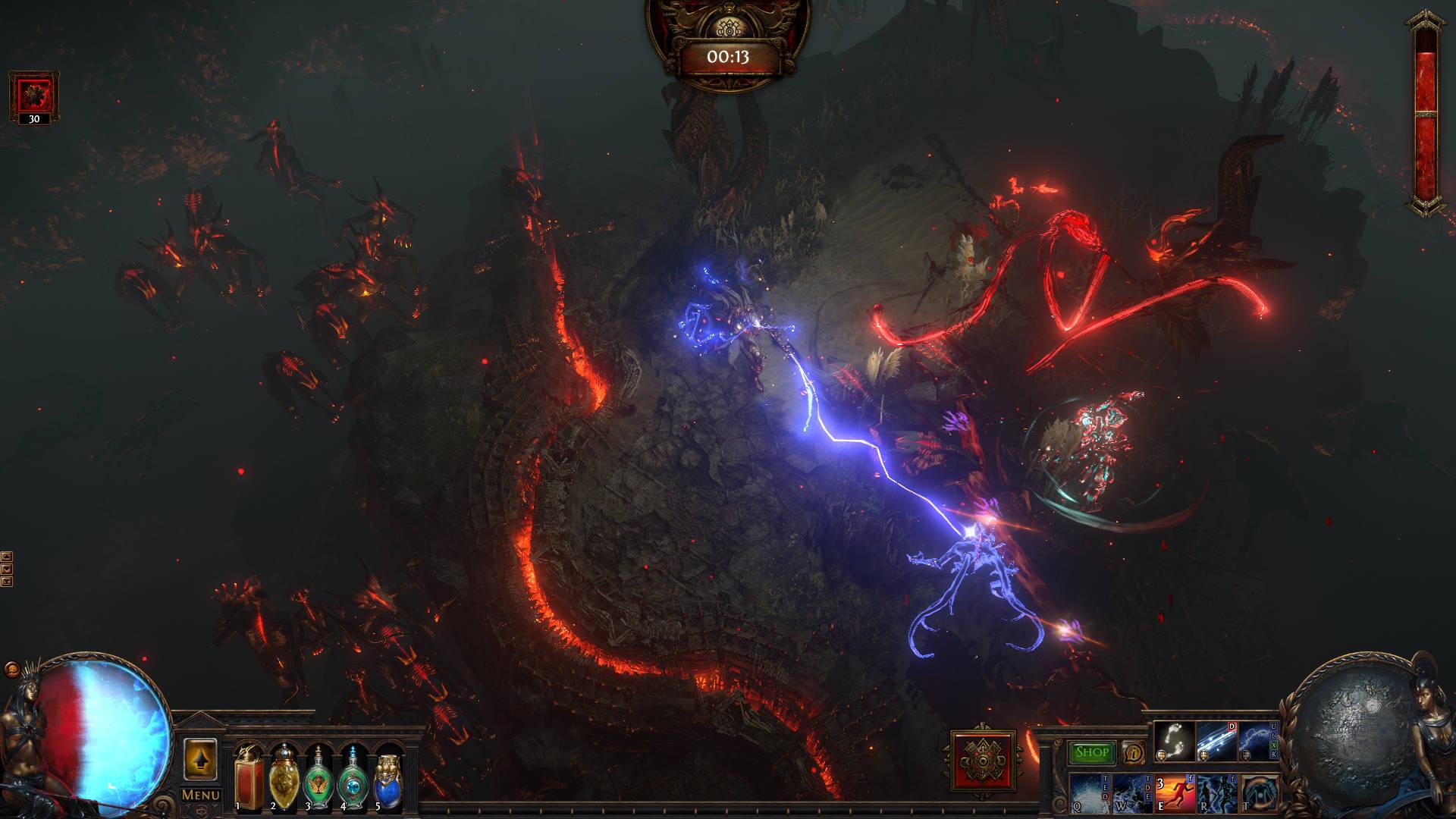Open the info speech-bubble icon
1456x819 pixels.
click(x=1134, y=752)
